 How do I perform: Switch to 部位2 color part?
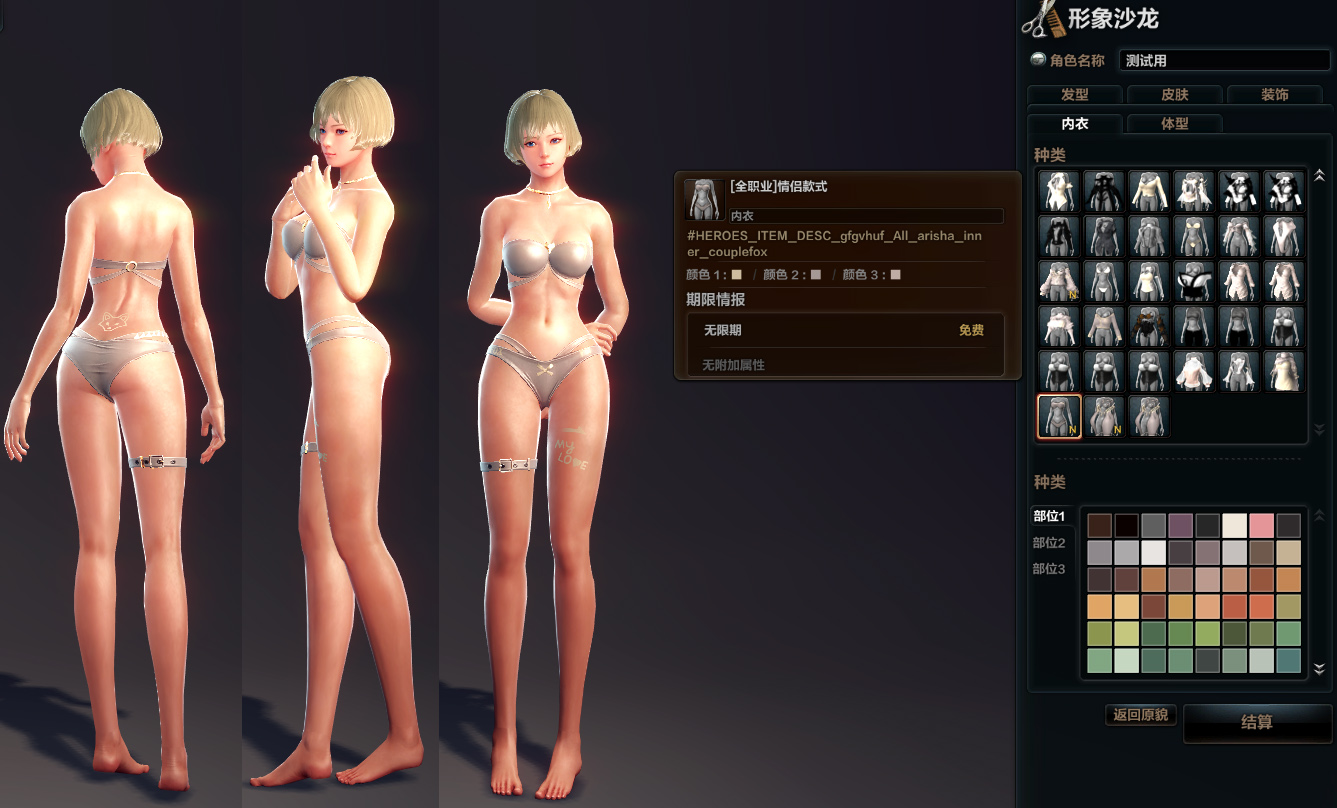1049,543
